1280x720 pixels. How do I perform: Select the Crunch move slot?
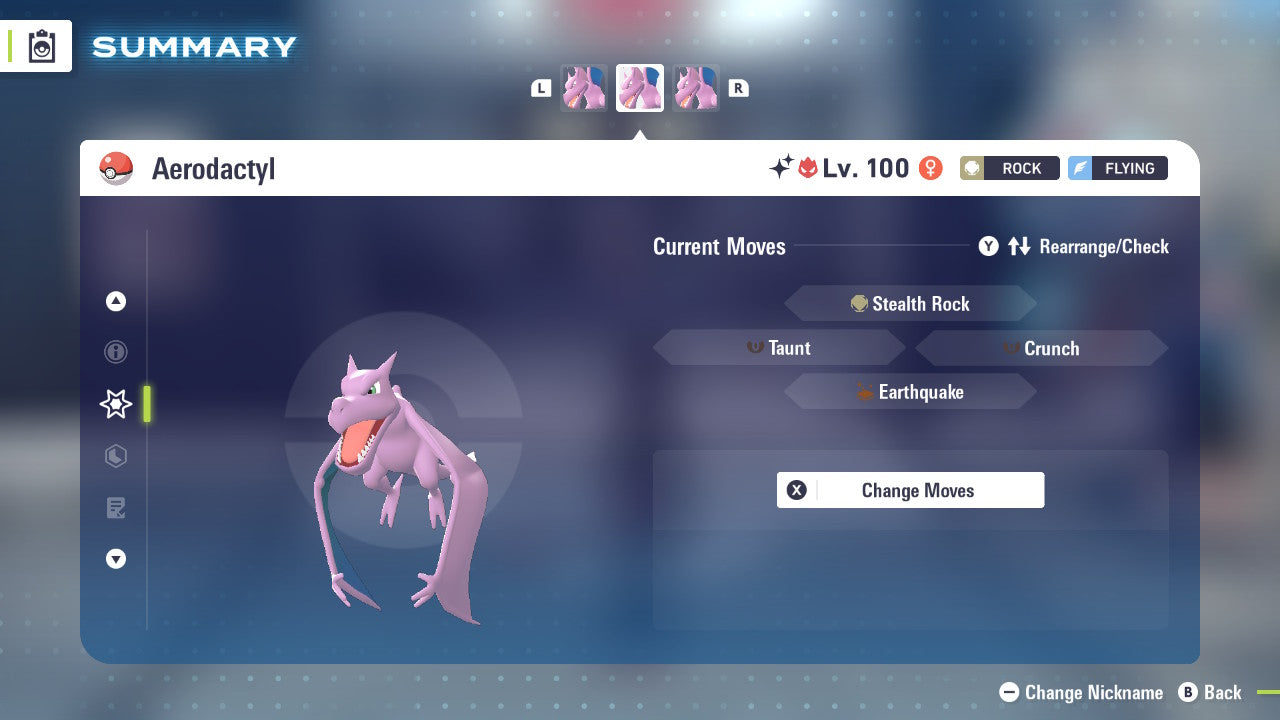[x=1042, y=348]
